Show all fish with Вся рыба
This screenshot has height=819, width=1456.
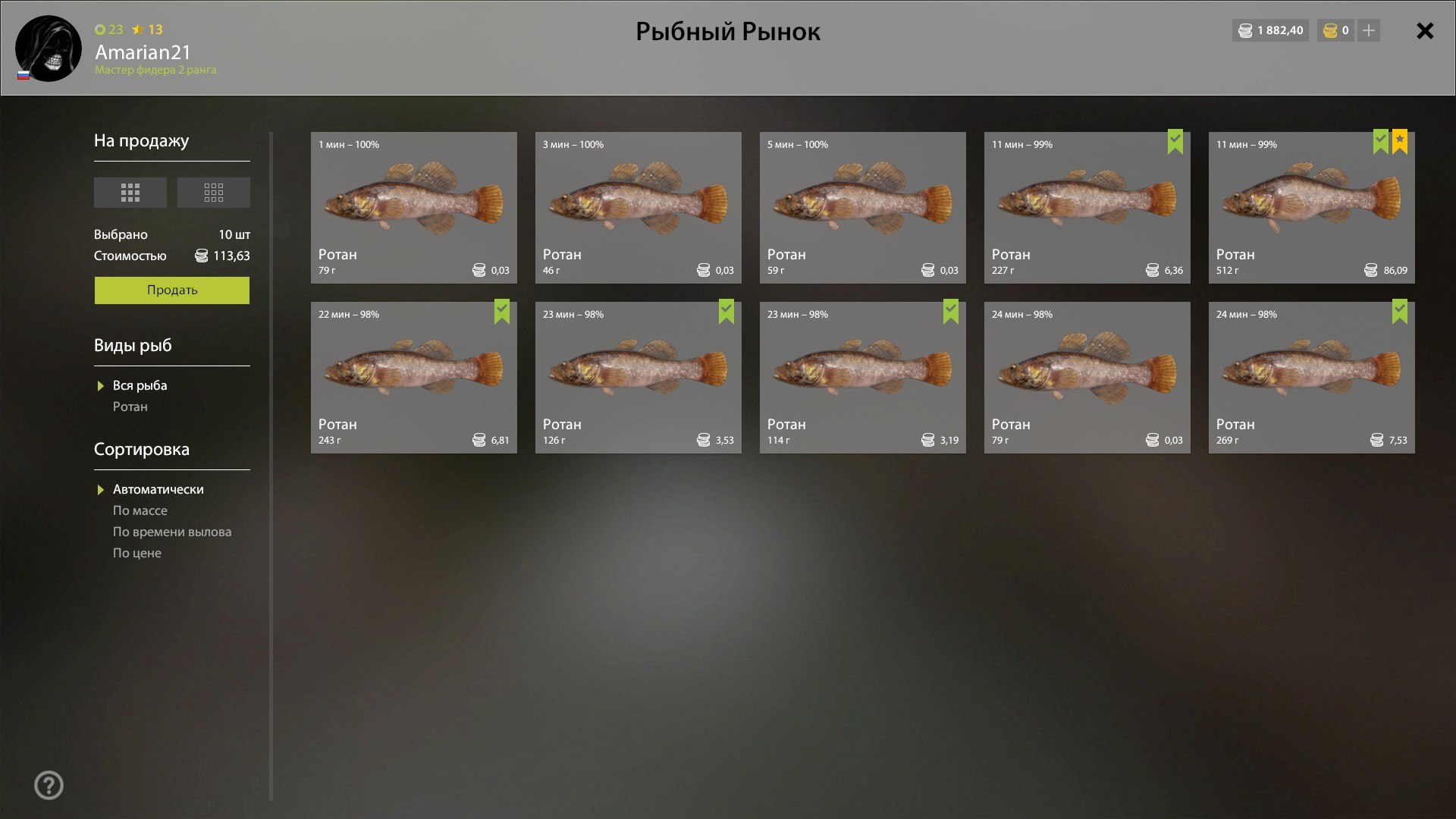coord(140,386)
